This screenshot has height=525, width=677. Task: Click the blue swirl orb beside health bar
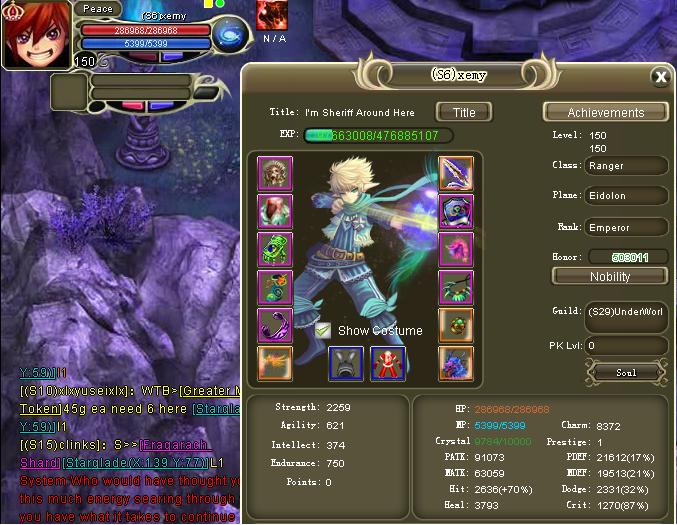(231, 34)
